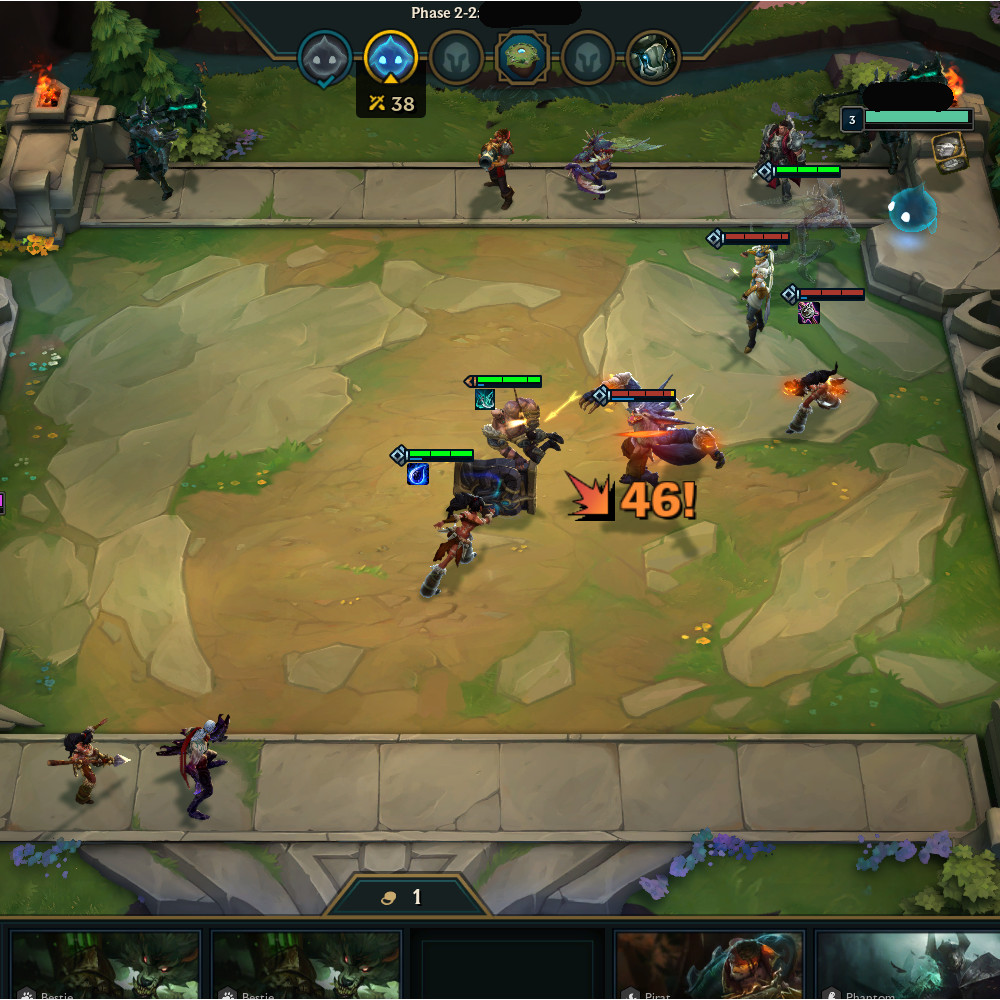Click the glowing blue current round icon
Viewport: 1000px width, 1000px height.
(x=390, y=57)
